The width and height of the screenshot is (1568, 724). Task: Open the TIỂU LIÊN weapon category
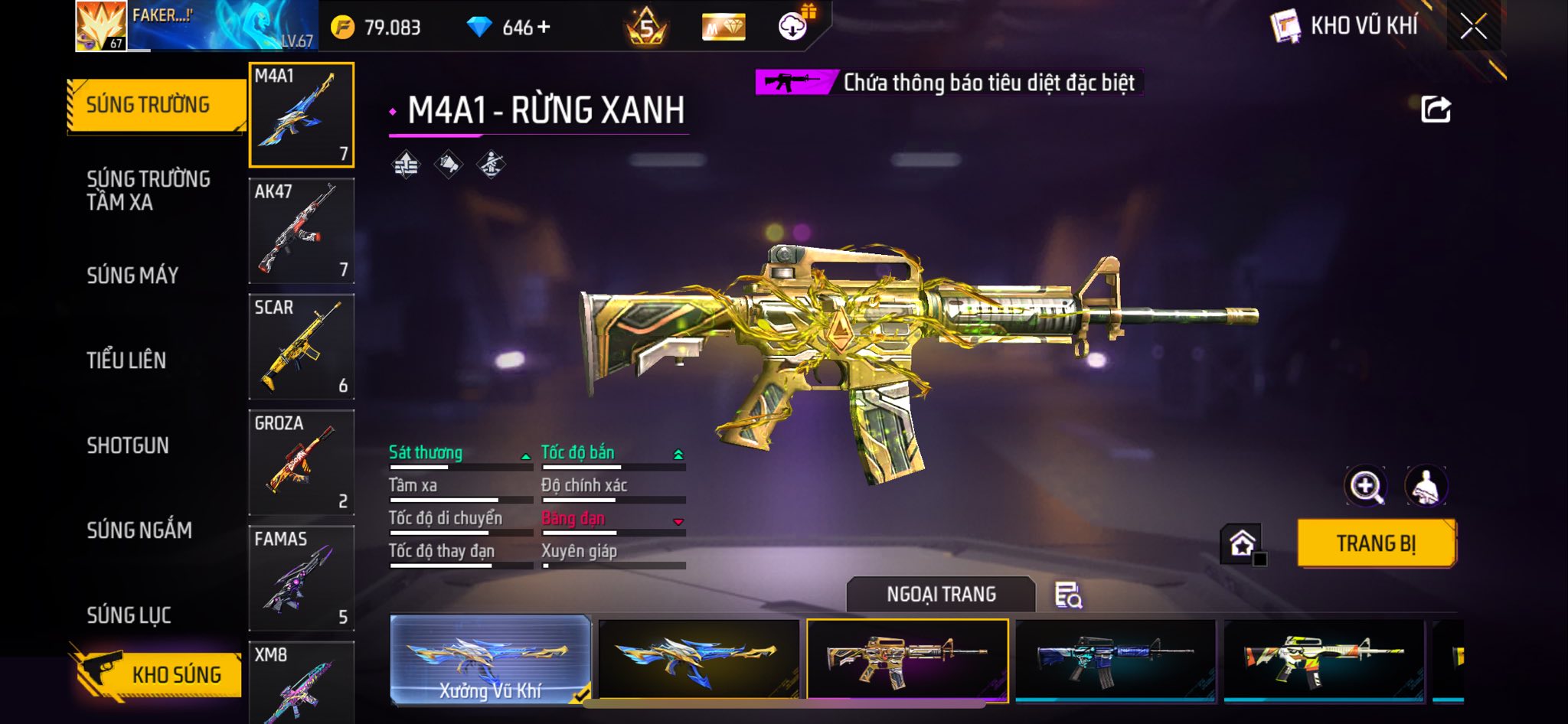pos(126,360)
